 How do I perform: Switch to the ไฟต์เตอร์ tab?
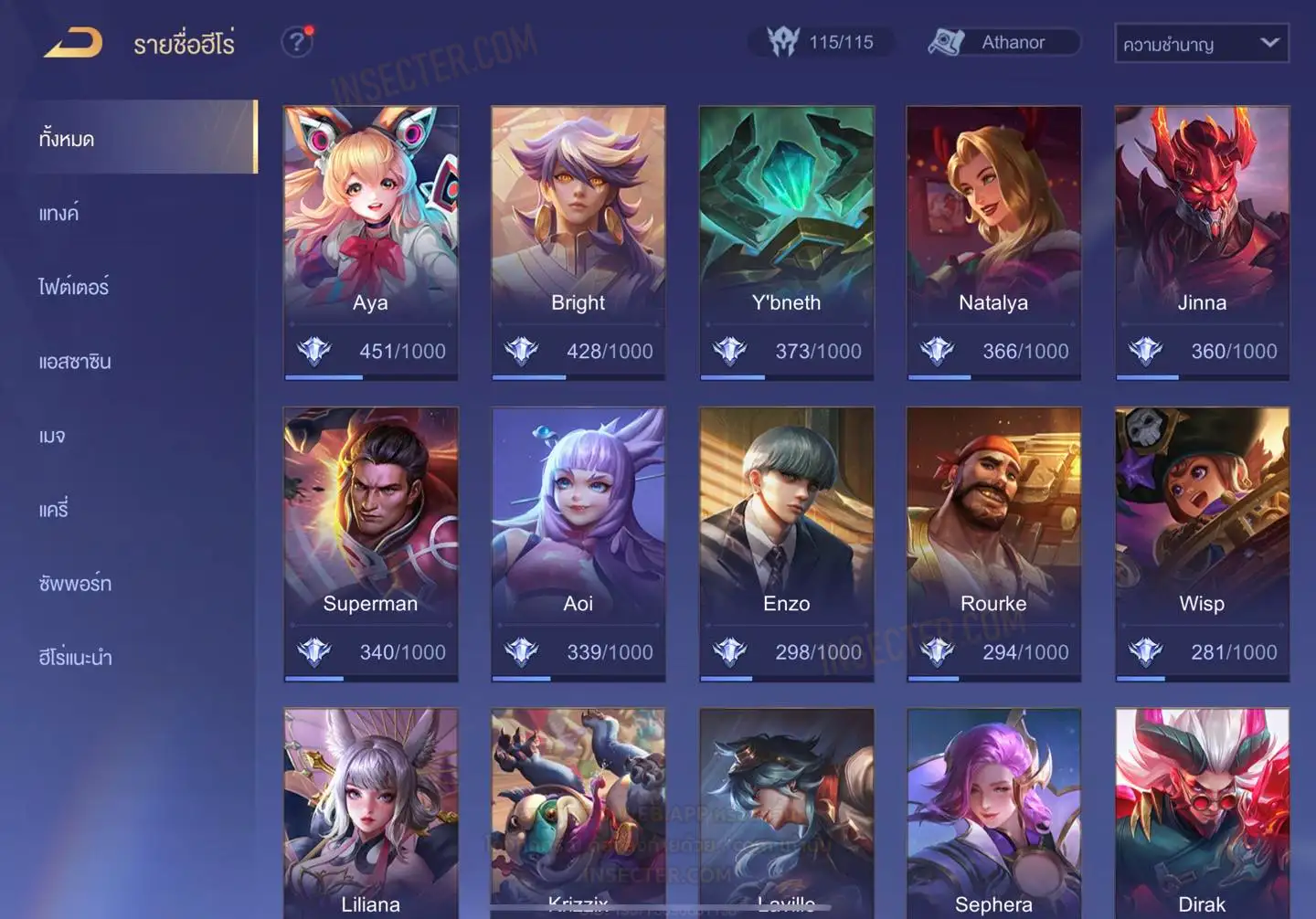point(74,287)
